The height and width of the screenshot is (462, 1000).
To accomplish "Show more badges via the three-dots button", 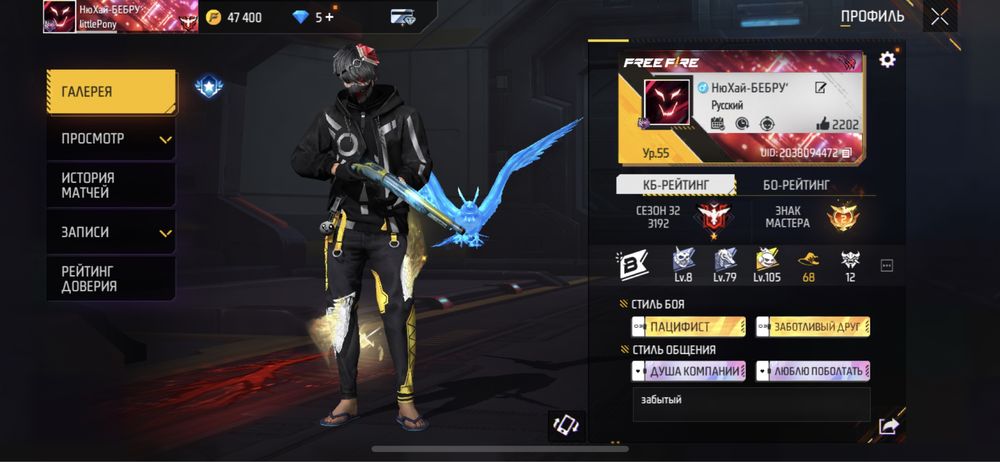I will coord(886,266).
